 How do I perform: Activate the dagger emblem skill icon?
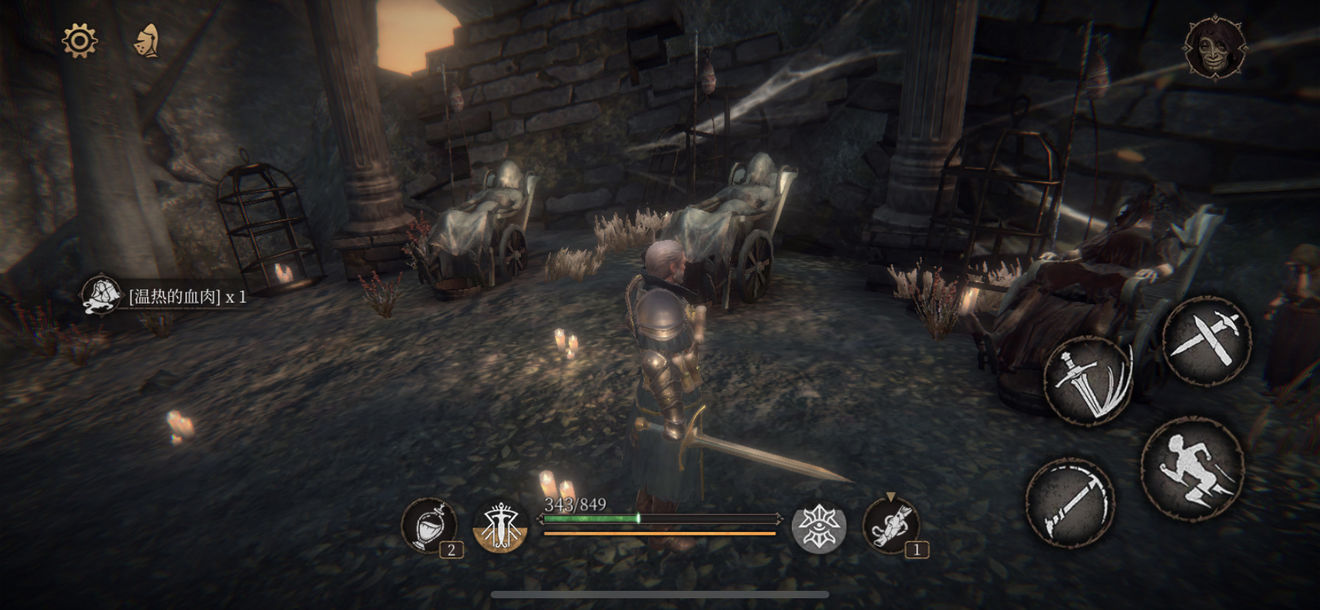[x=500, y=526]
